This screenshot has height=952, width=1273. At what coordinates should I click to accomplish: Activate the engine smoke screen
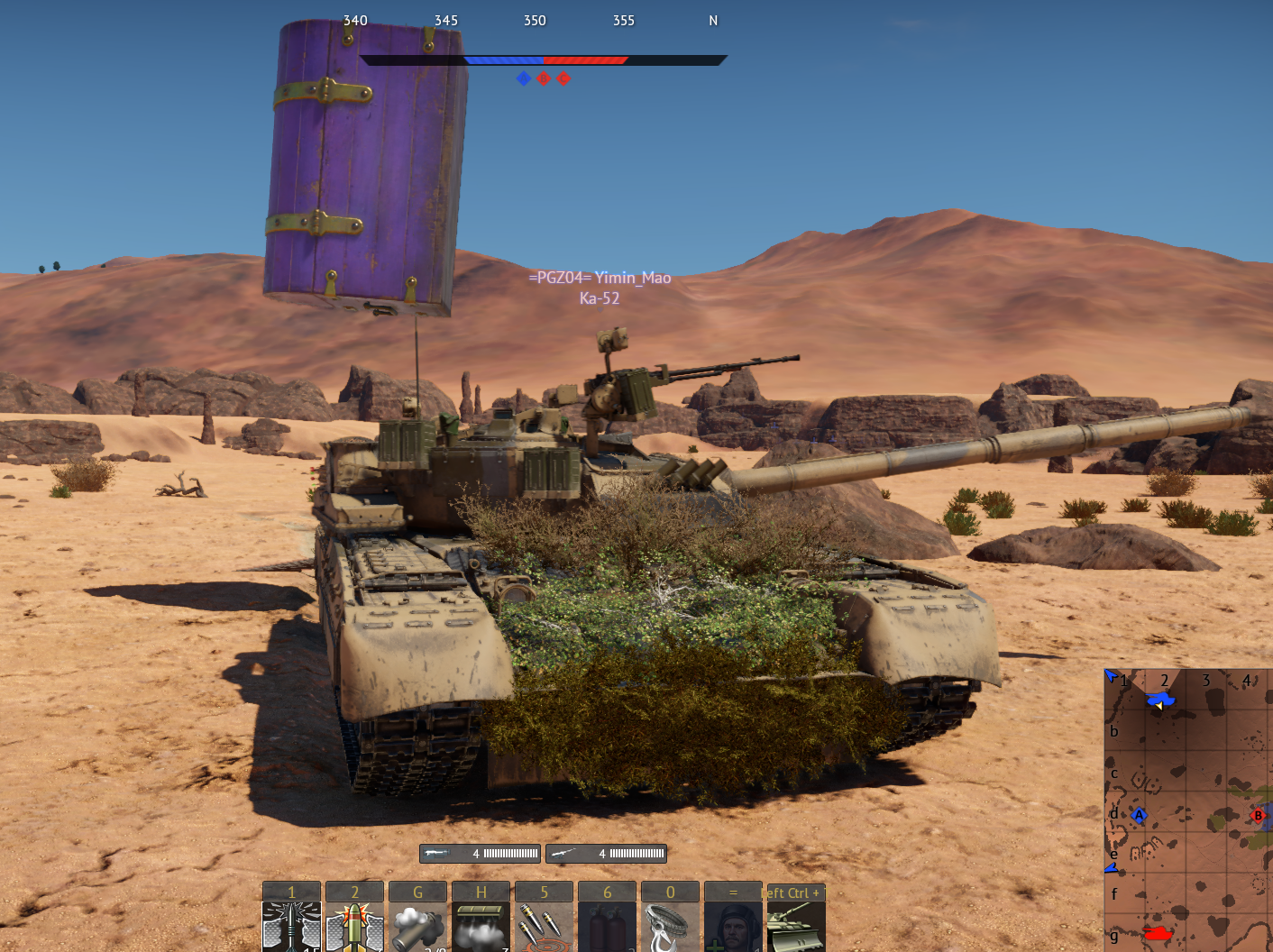[481, 929]
